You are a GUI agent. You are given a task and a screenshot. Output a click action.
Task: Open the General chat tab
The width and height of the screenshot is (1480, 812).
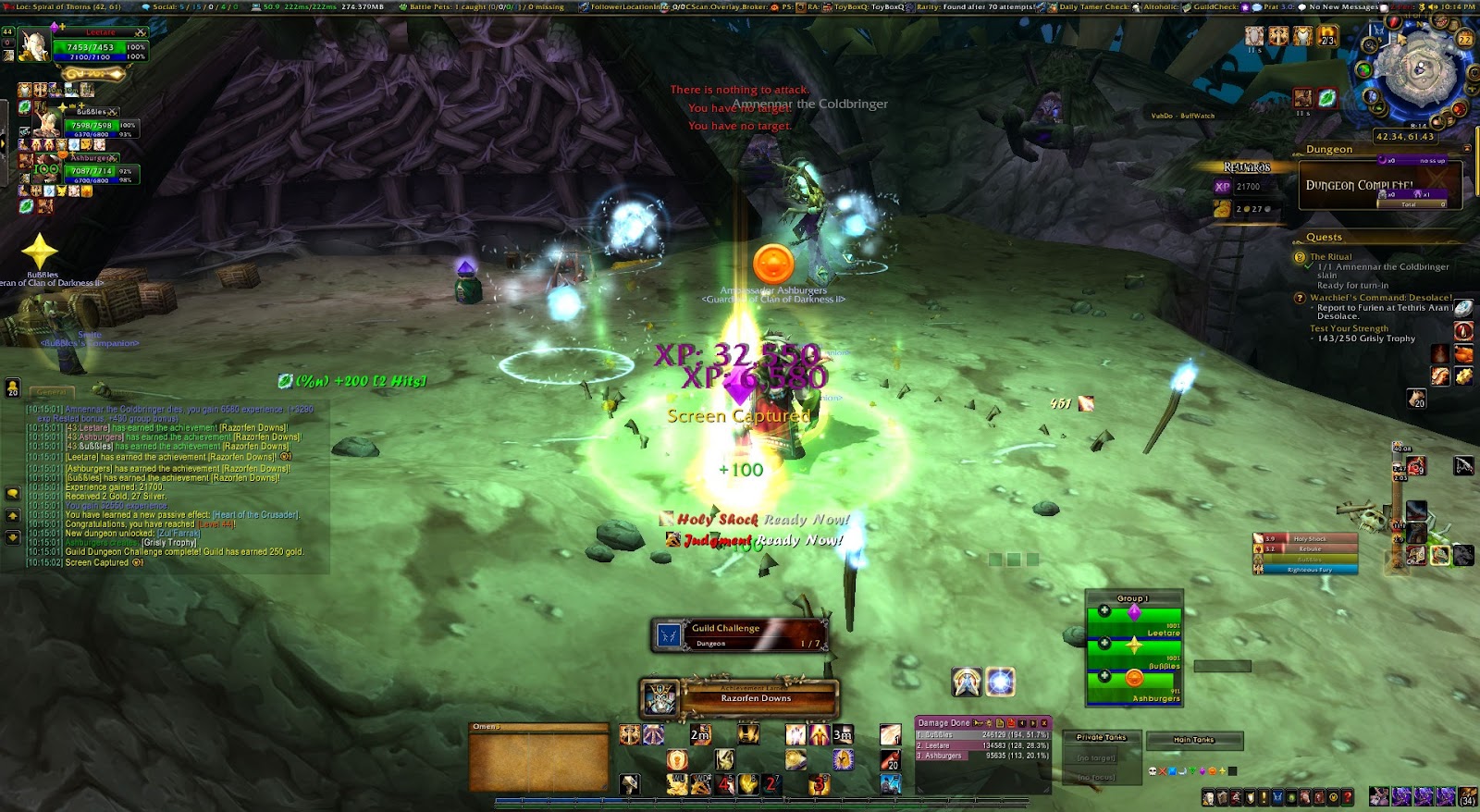coord(51,392)
